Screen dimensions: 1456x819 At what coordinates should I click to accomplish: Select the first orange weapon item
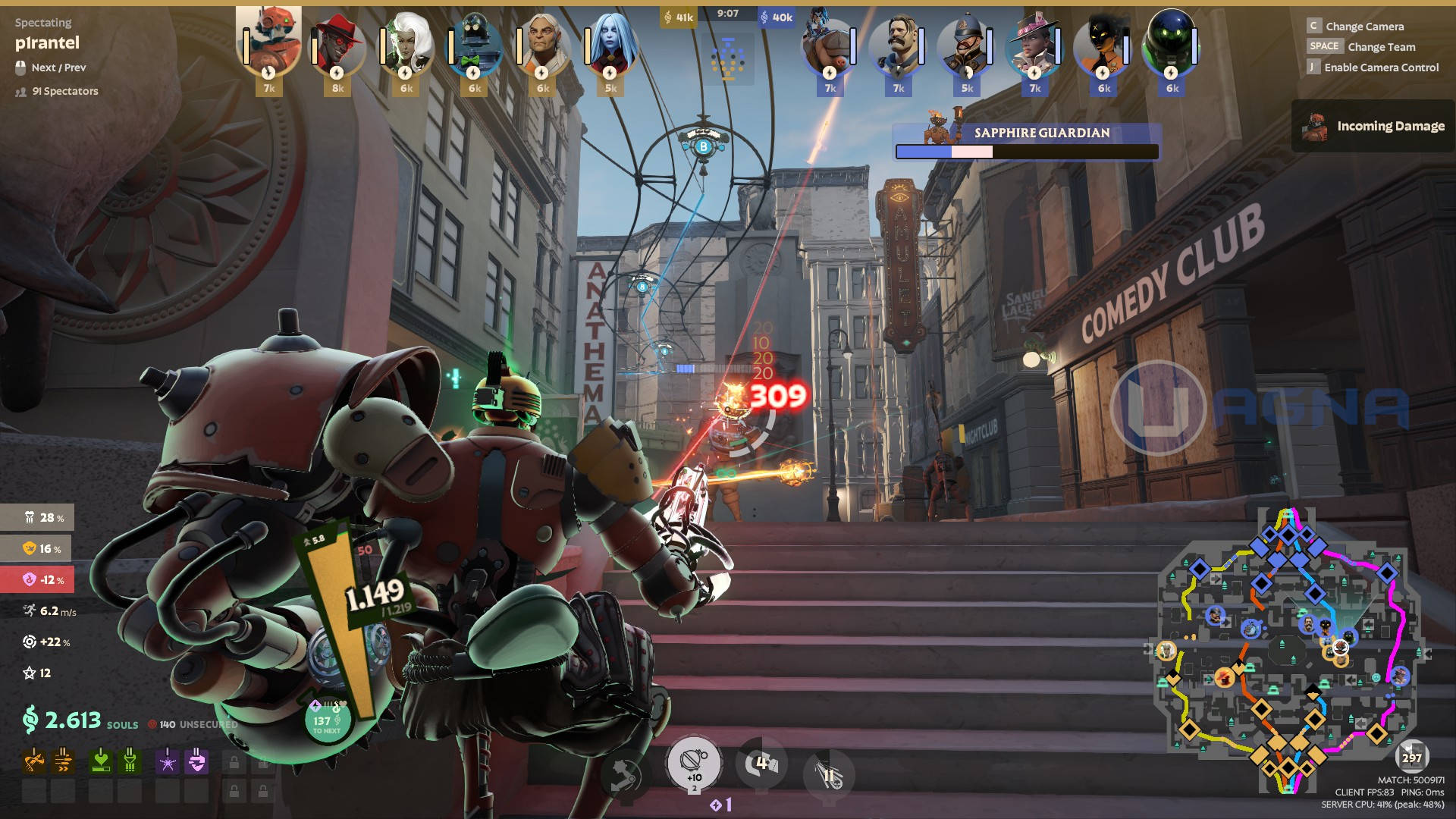pos(34,760)
